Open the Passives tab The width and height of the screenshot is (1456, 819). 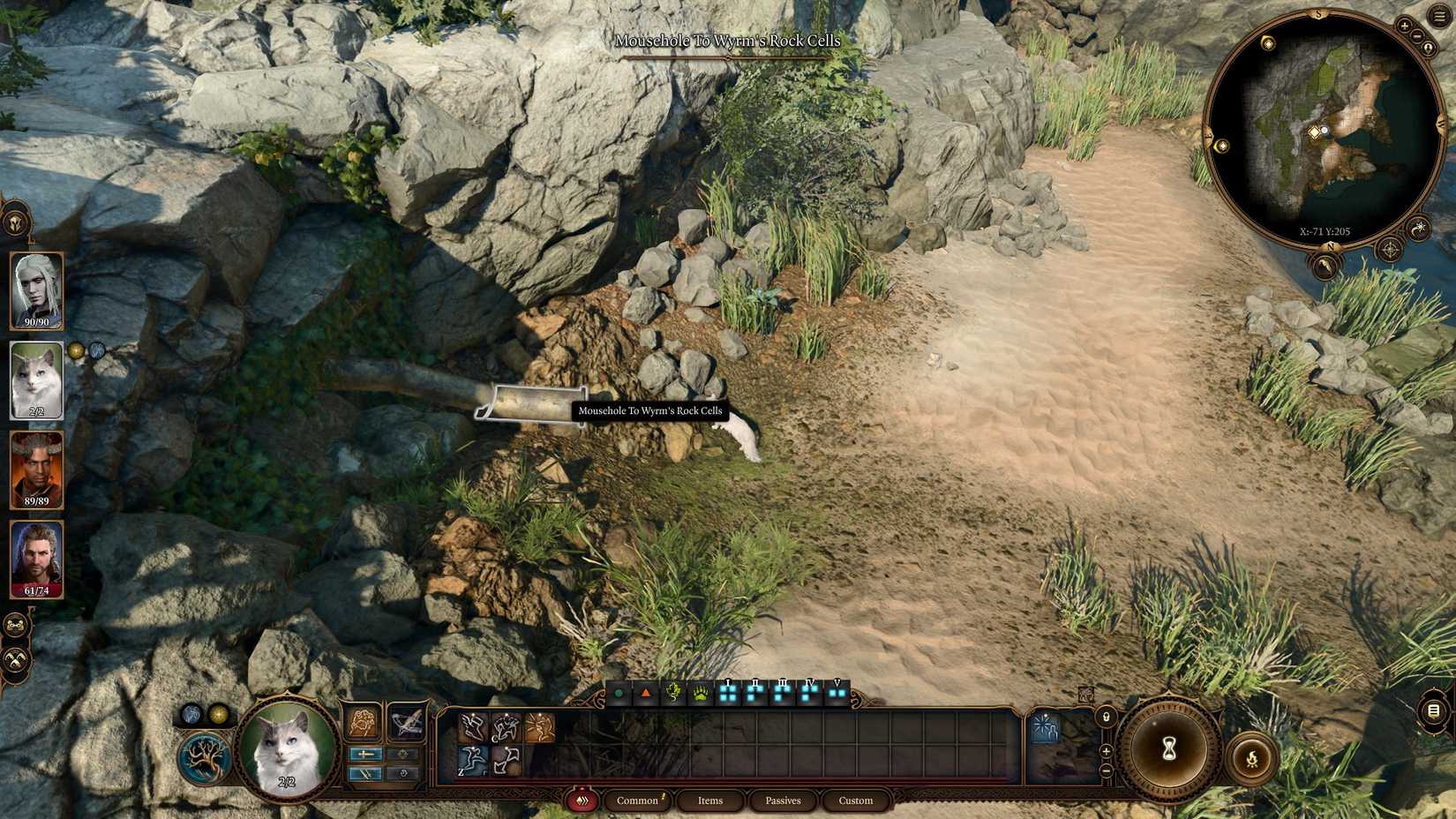[783, 800]
